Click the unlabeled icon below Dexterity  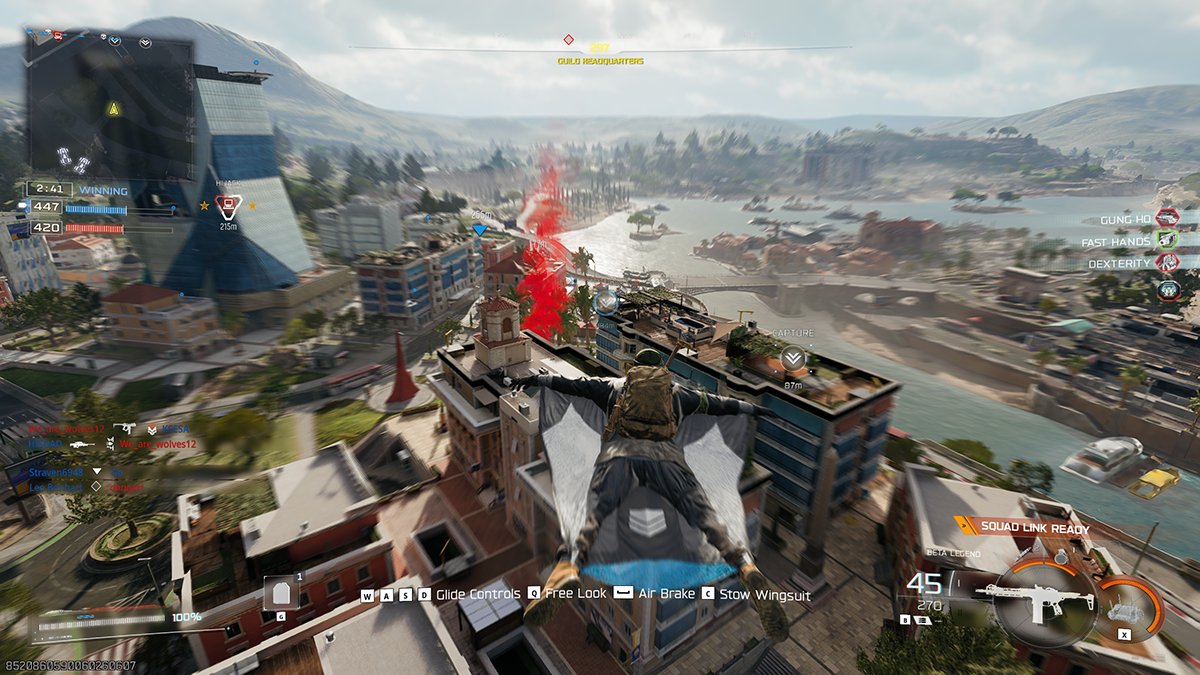click(1167, 289)
